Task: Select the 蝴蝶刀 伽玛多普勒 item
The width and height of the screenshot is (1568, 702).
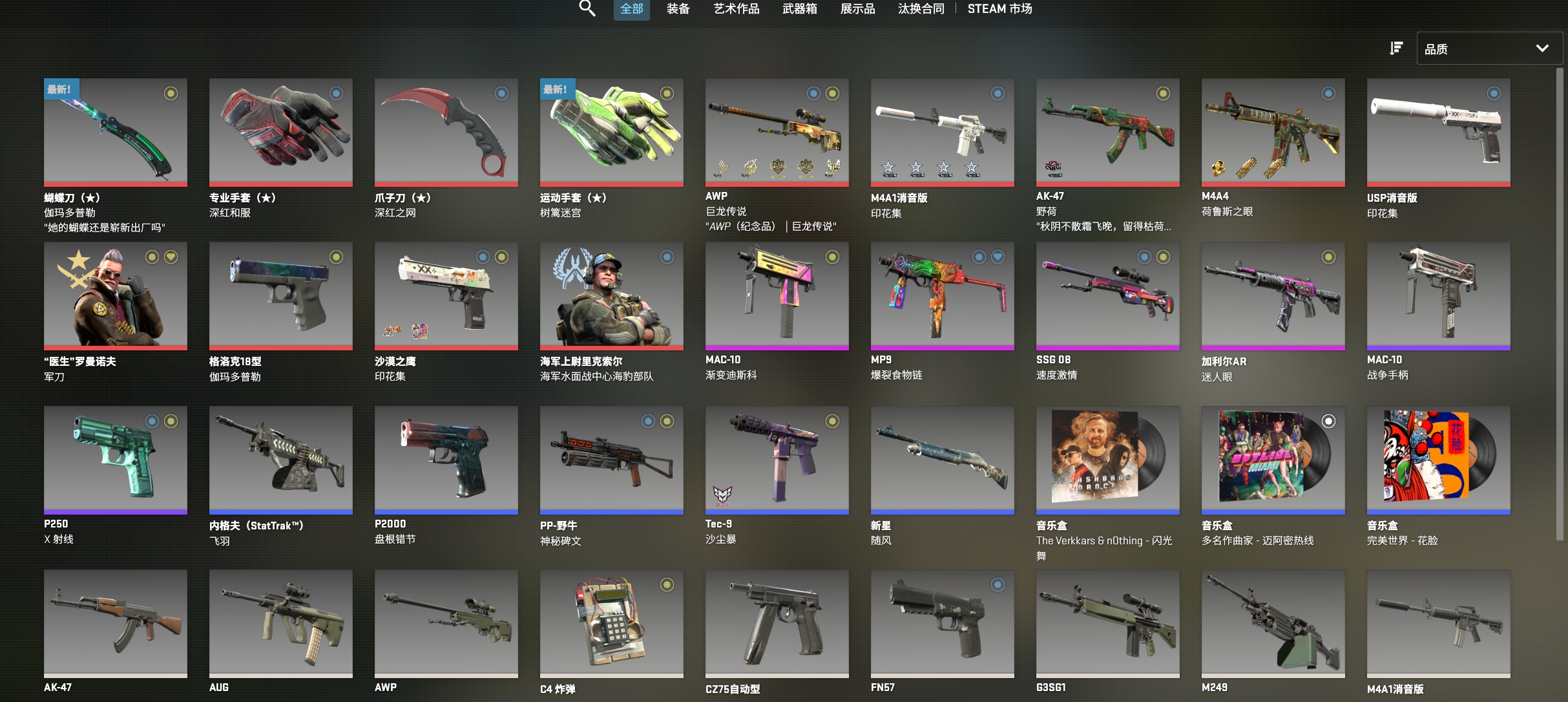Action: tap(115, 133)
